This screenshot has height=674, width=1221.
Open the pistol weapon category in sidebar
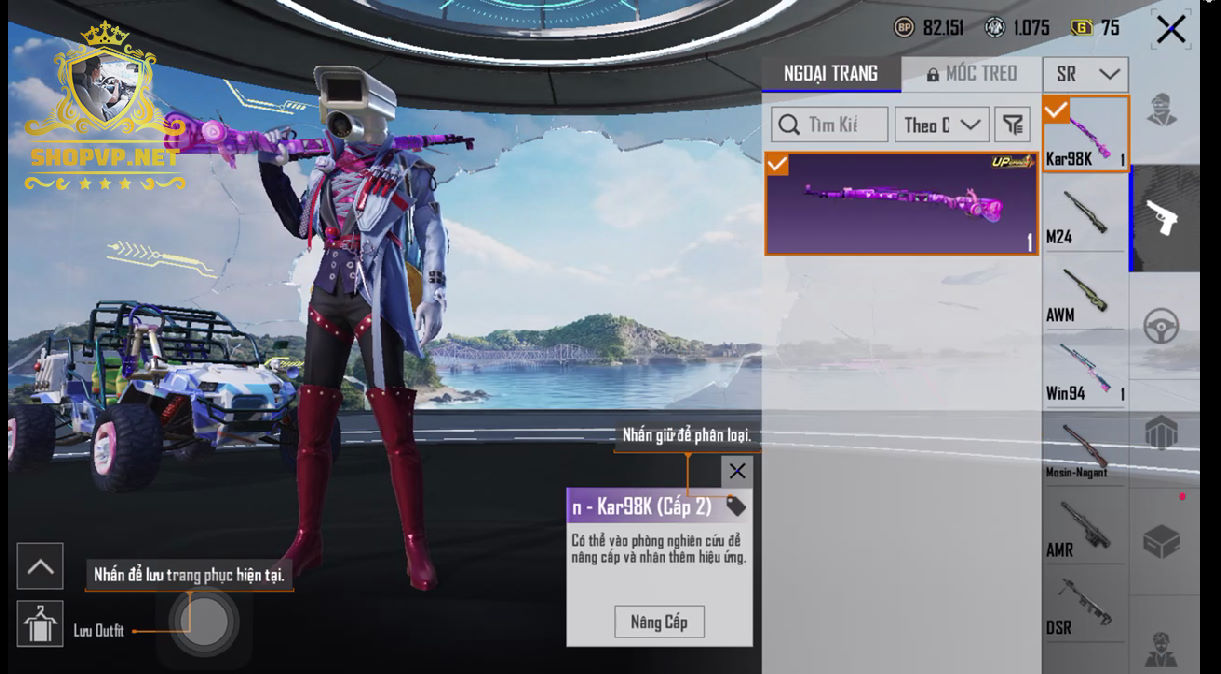click(x=1163, y=218)
